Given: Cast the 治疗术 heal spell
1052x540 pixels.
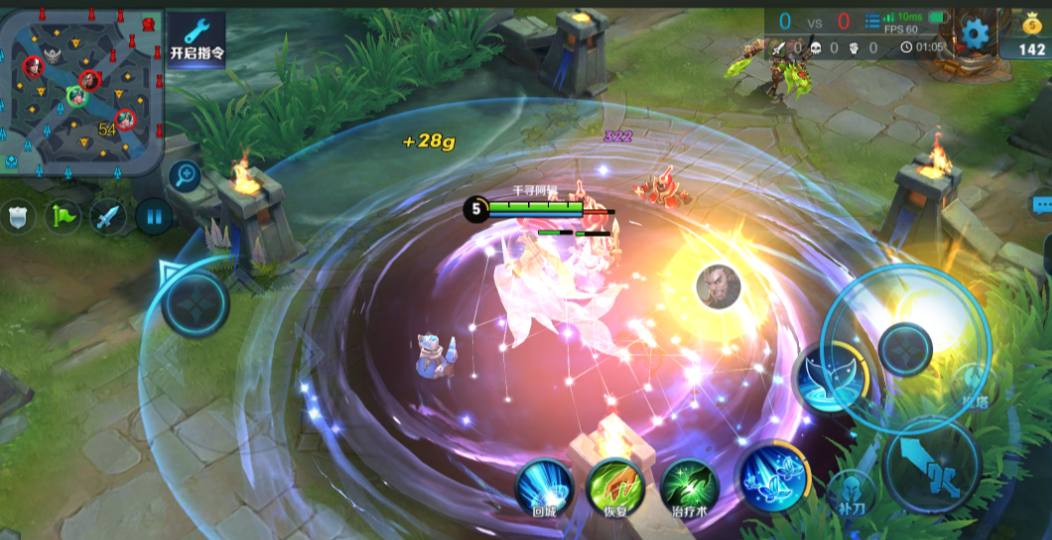Looking at the screenshot, I should click(690, 488).
